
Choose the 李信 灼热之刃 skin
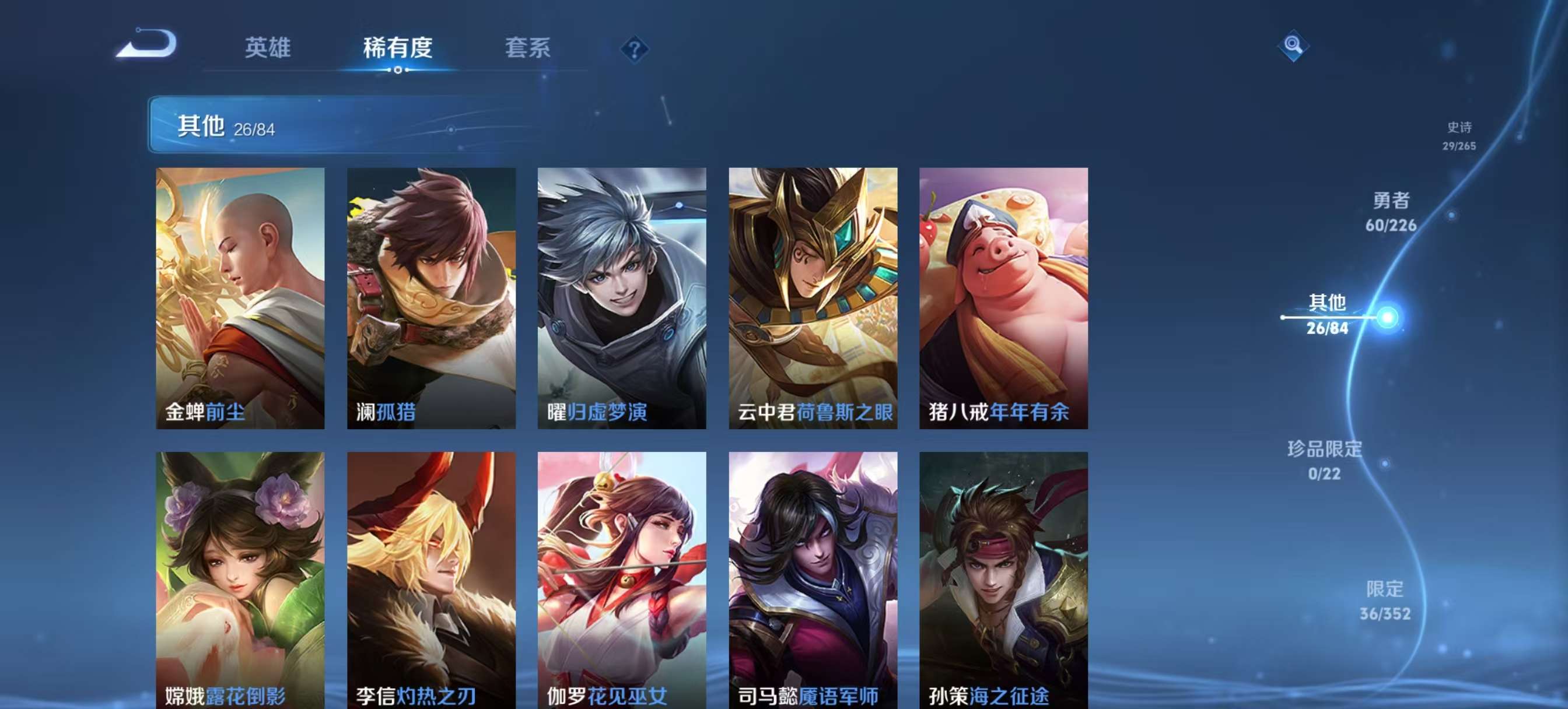[x=431, y=578]
